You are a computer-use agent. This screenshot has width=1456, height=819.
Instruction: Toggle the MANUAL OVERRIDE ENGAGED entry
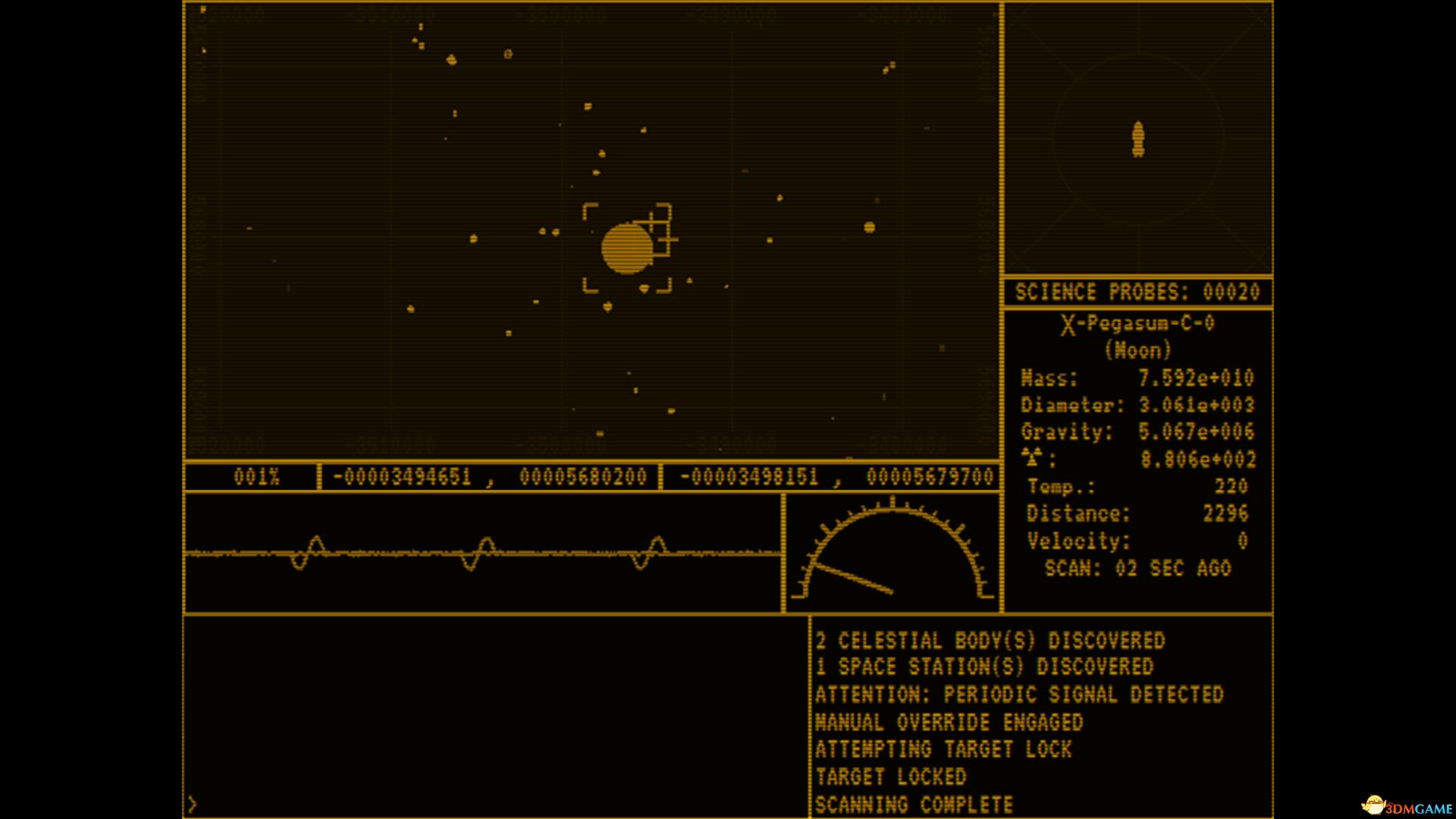pyautogui.click(x=949, y=723)
